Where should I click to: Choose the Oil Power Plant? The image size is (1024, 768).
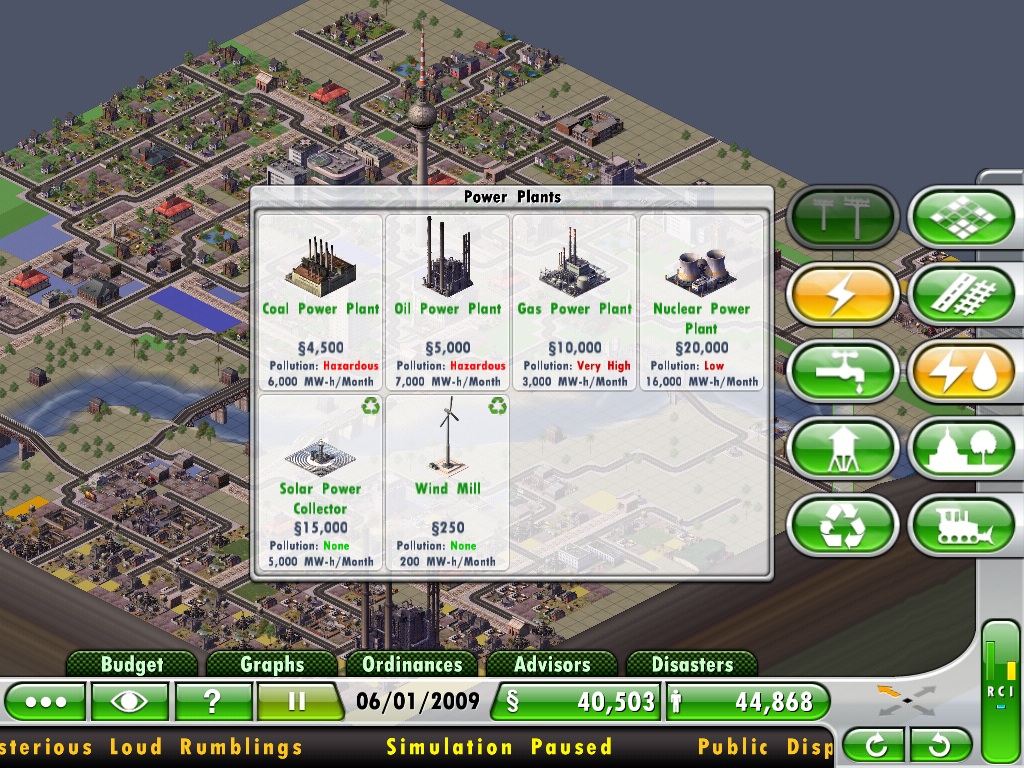click(x=448, y=301)
